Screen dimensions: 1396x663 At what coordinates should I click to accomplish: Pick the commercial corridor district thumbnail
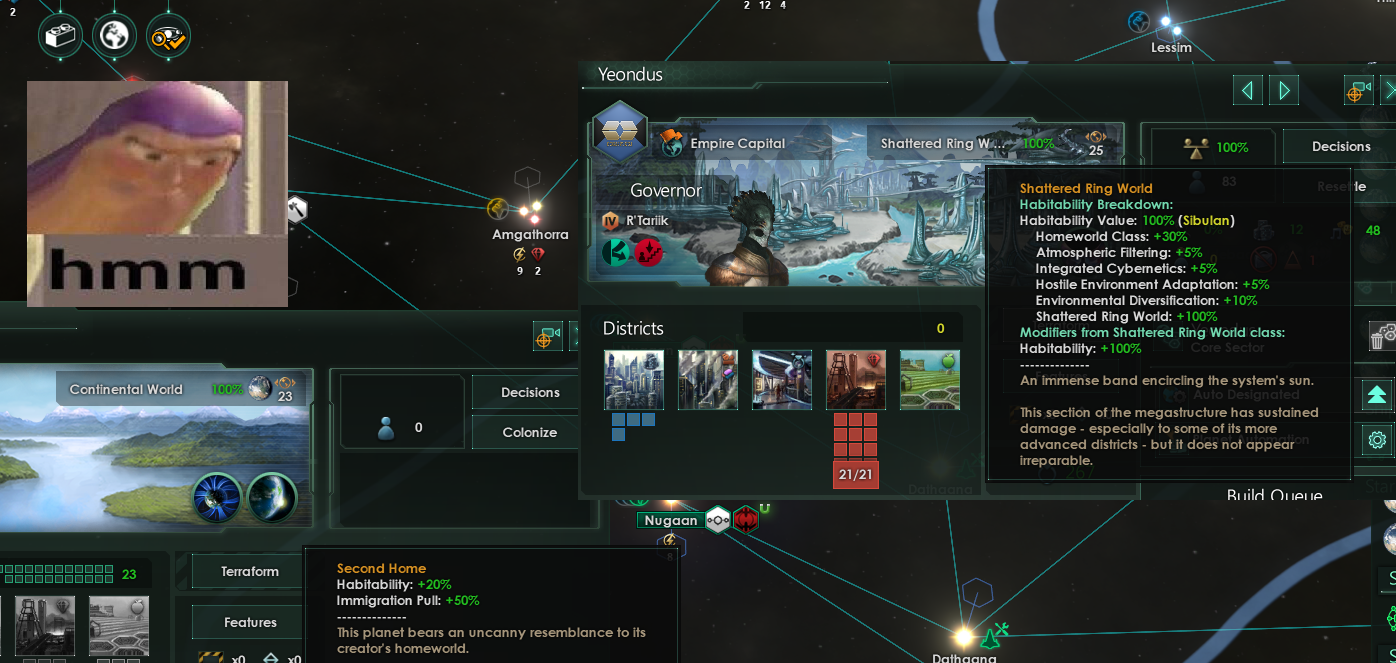click(782, 380)
